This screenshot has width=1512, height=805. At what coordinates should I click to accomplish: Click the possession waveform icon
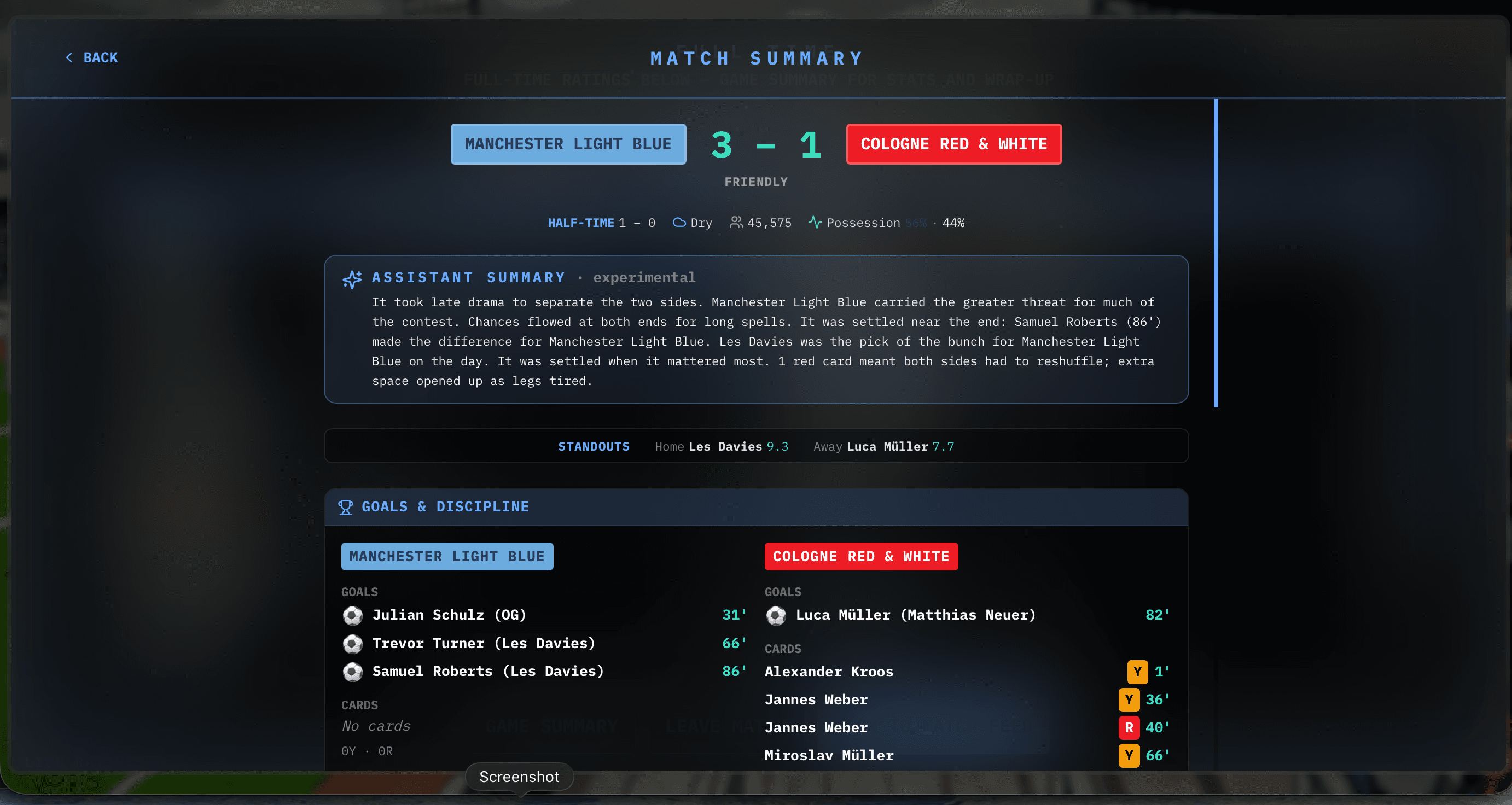pyautogui.click(x=815, y=223)
